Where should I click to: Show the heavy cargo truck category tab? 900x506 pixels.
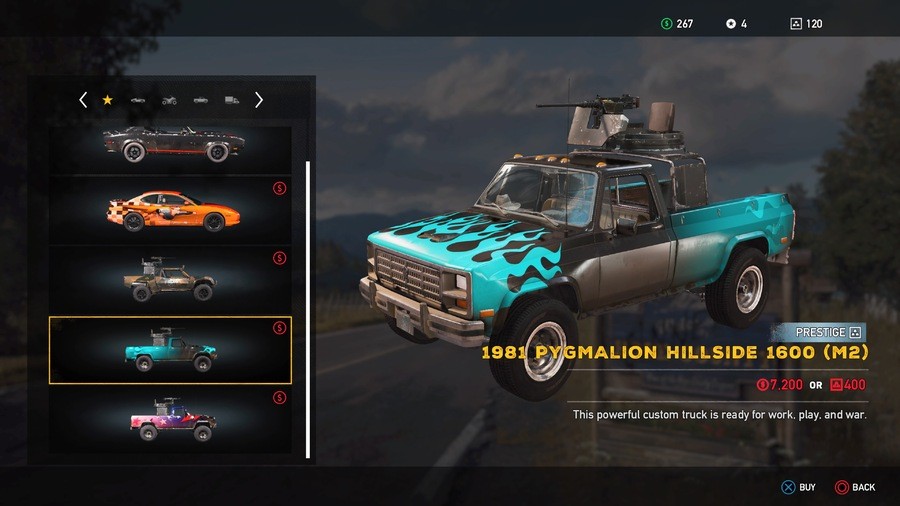[x=232, y=100]
